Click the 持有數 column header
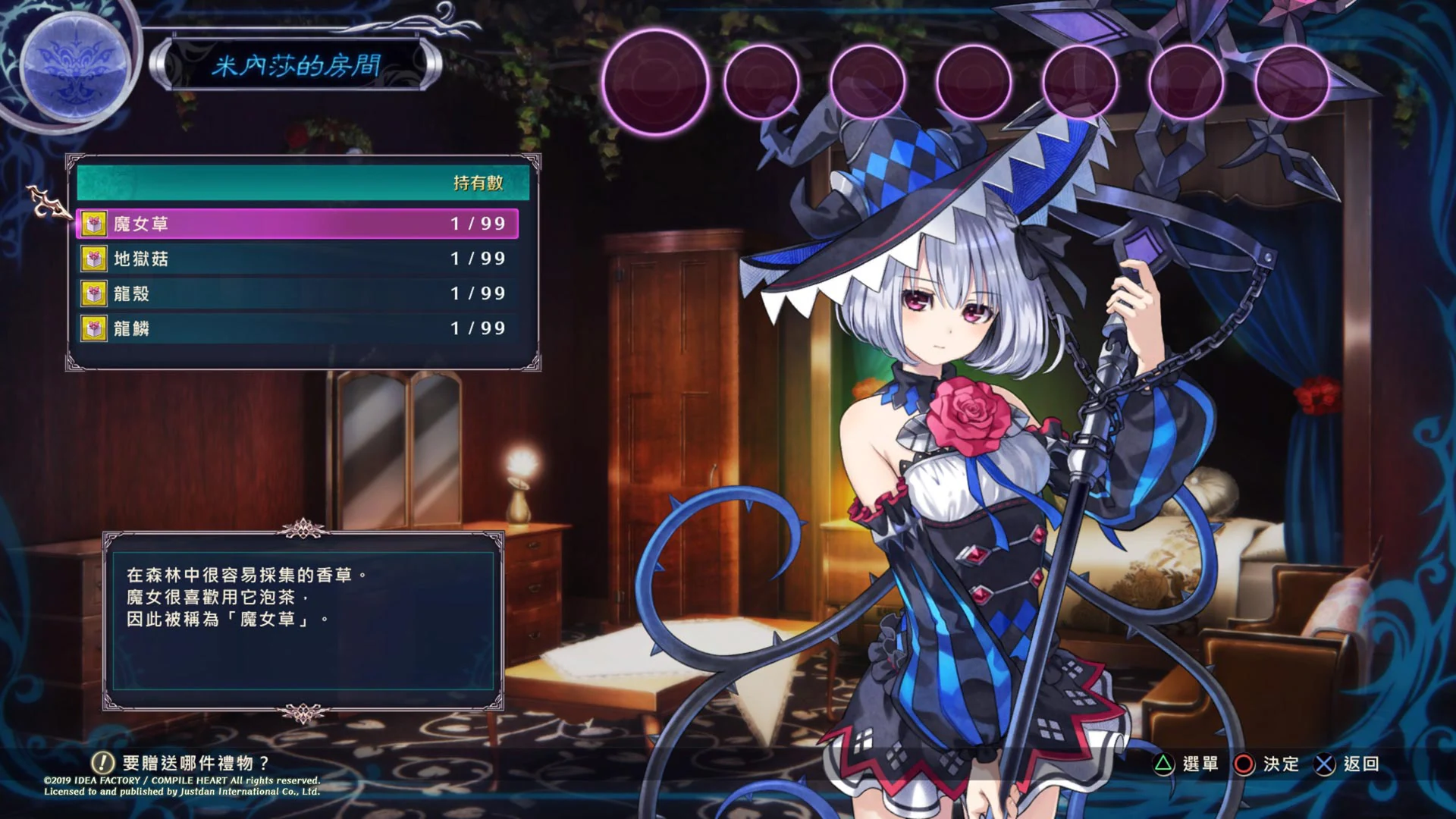This screenshot has height=819, width=1456. (478, 183)
